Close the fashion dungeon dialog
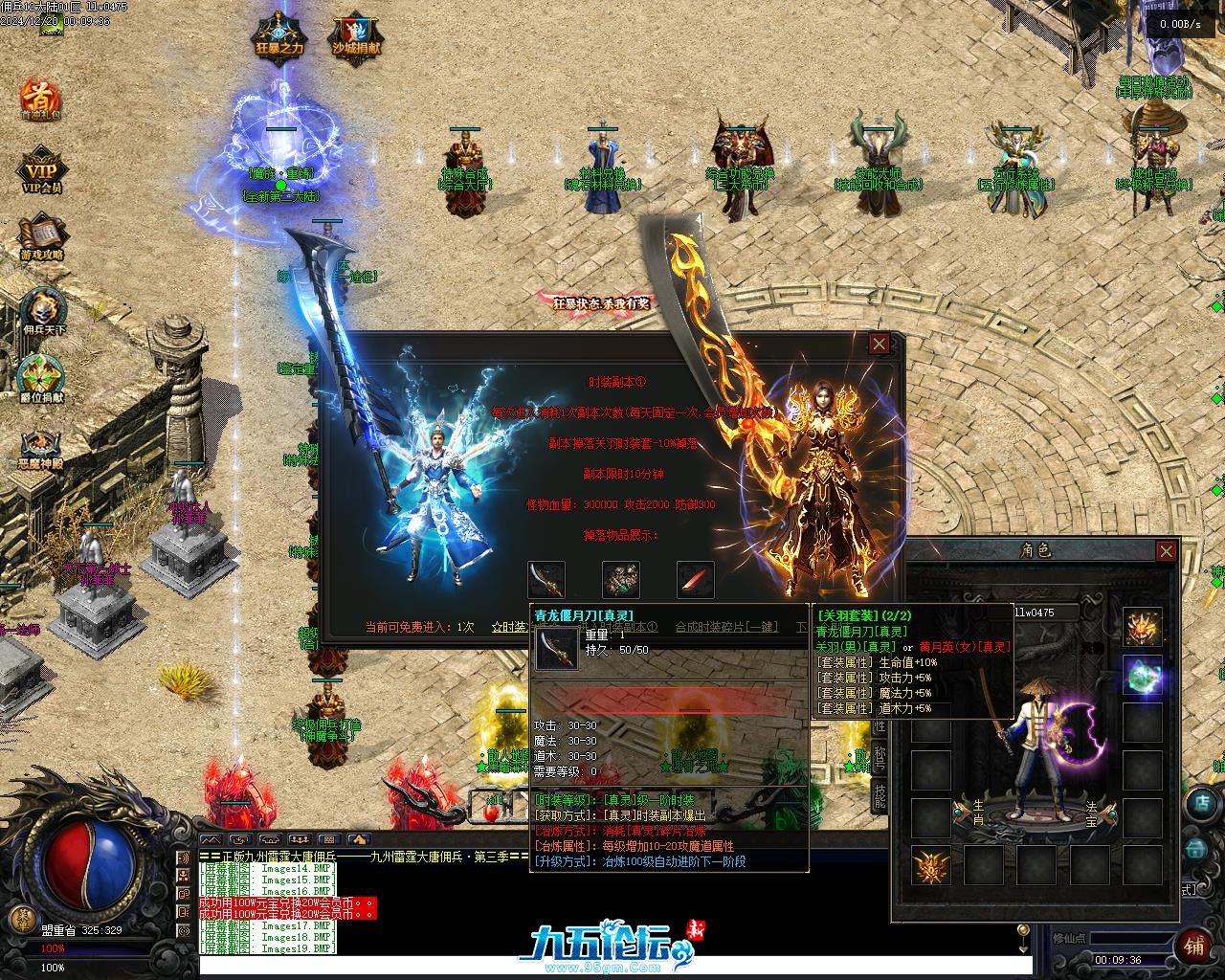The width and height of the screenshot is (1225, 980). (879, 344)
